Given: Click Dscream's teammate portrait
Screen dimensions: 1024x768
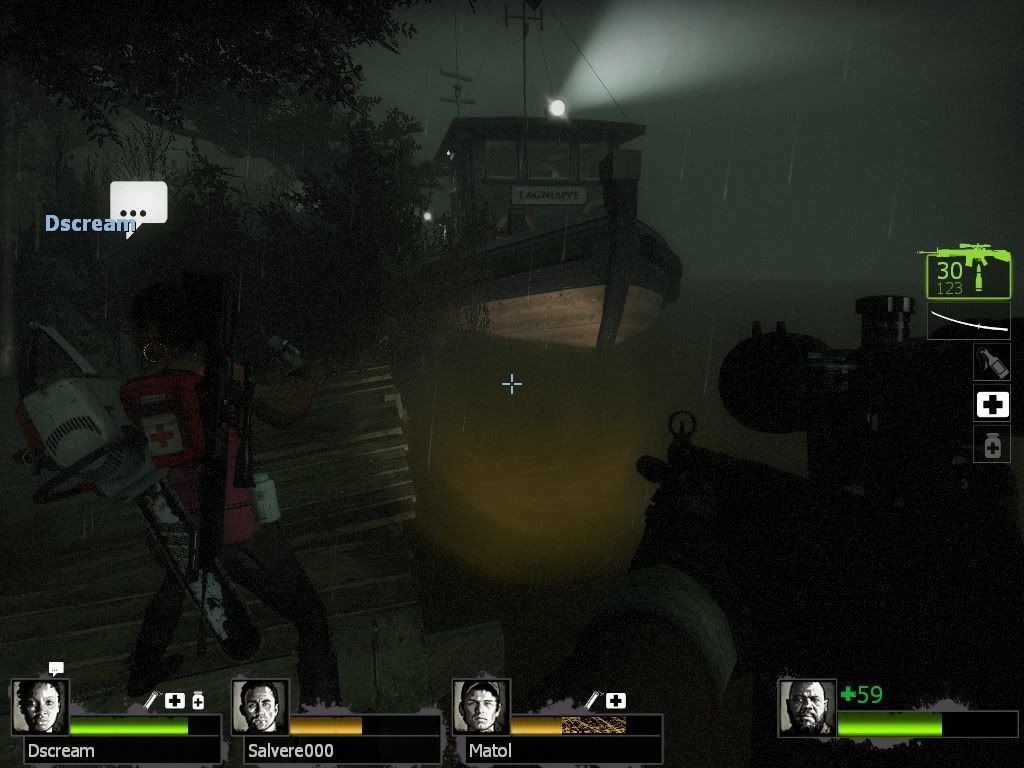Looking at the screenshot, I should pyautogui.click(x=40, y=707).
